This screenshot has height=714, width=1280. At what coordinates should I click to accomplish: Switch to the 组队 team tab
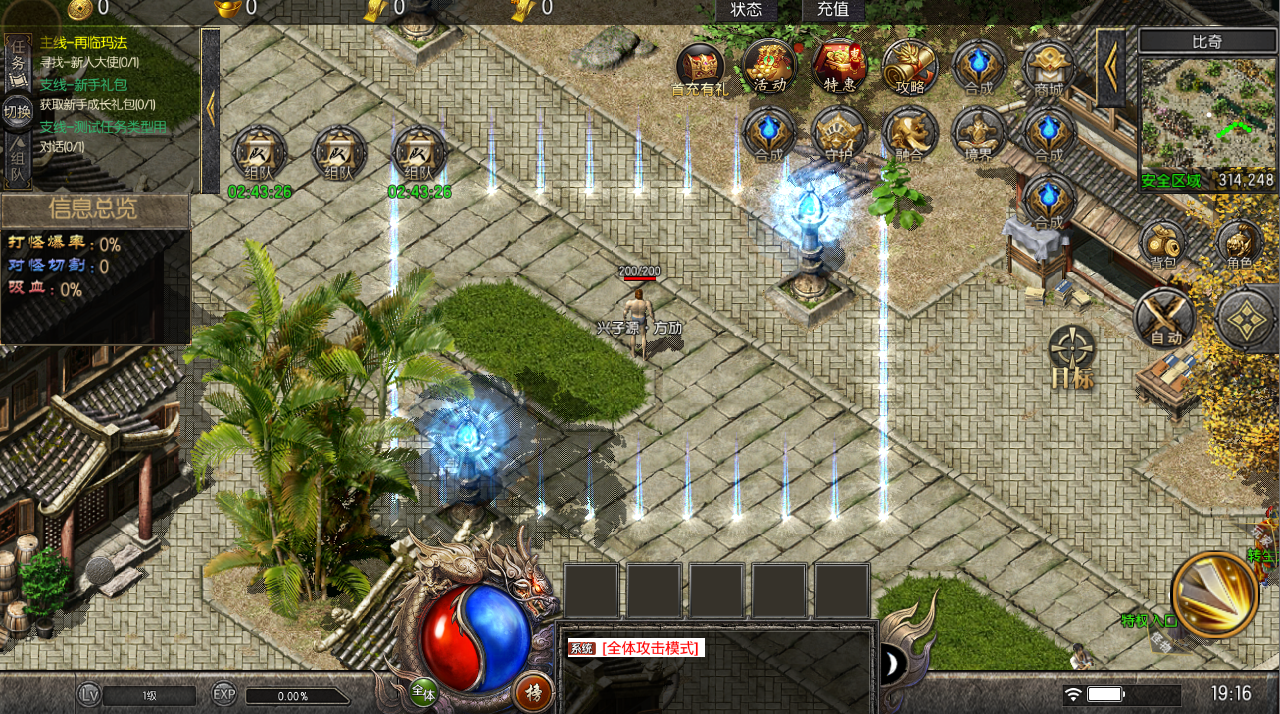[17, 165]
